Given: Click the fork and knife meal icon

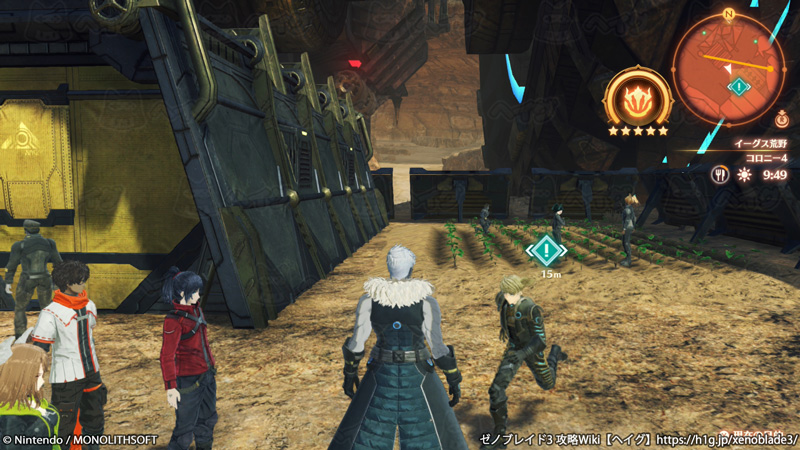Looking at the screenshot, I should tap(719, 174).
